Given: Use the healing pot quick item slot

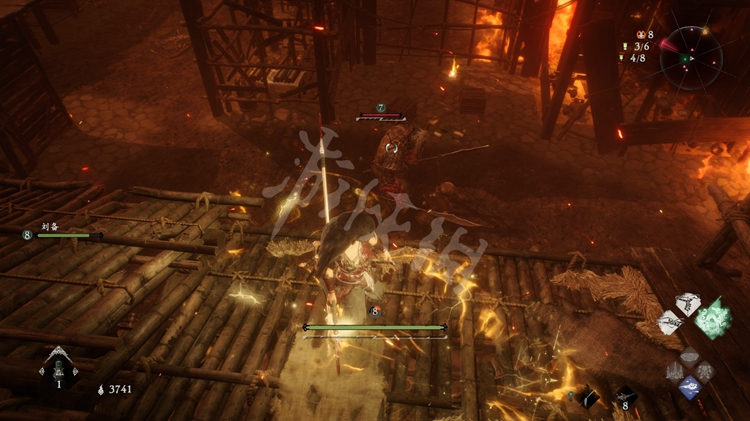Looking at the screenshot, I should (x=58, y=368).
